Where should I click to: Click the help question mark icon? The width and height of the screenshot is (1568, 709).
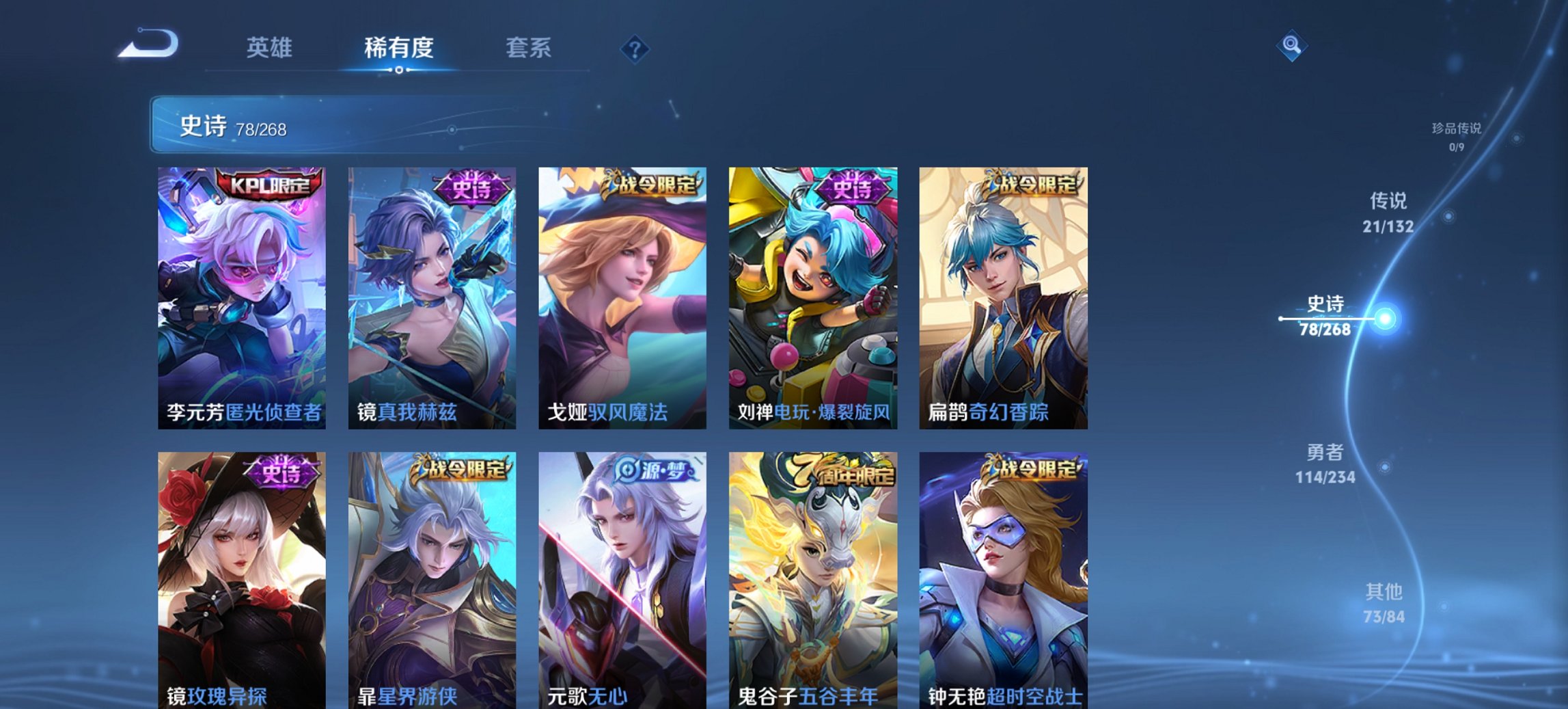[x=636, y=48]
